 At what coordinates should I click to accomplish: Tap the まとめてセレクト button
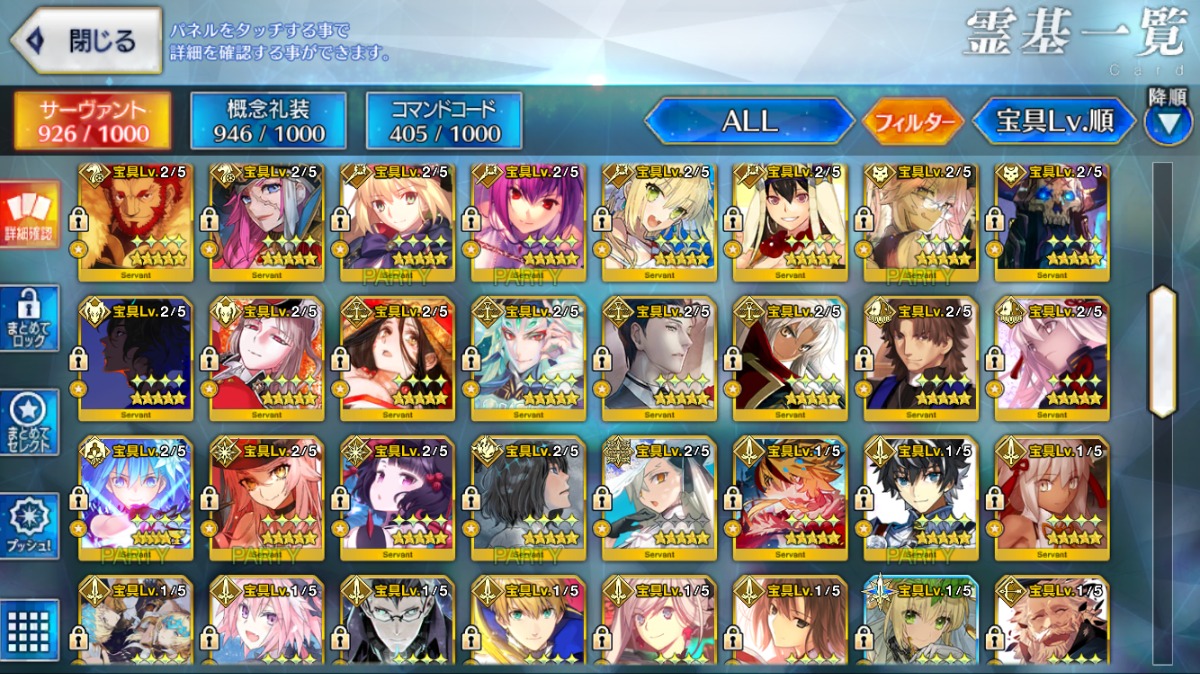[30, 422]
